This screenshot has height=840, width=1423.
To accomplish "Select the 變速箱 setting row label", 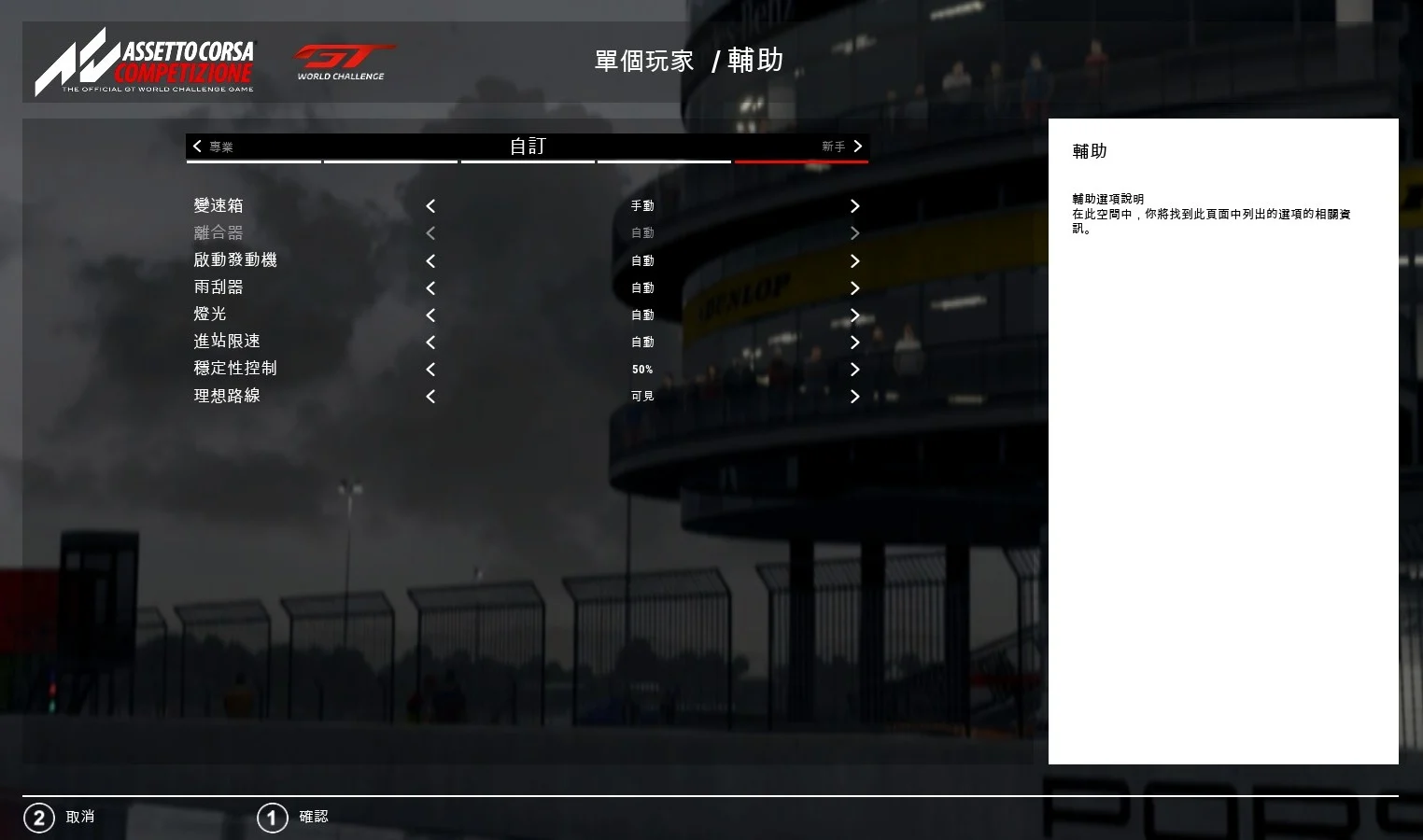I will tap(218, 205).
